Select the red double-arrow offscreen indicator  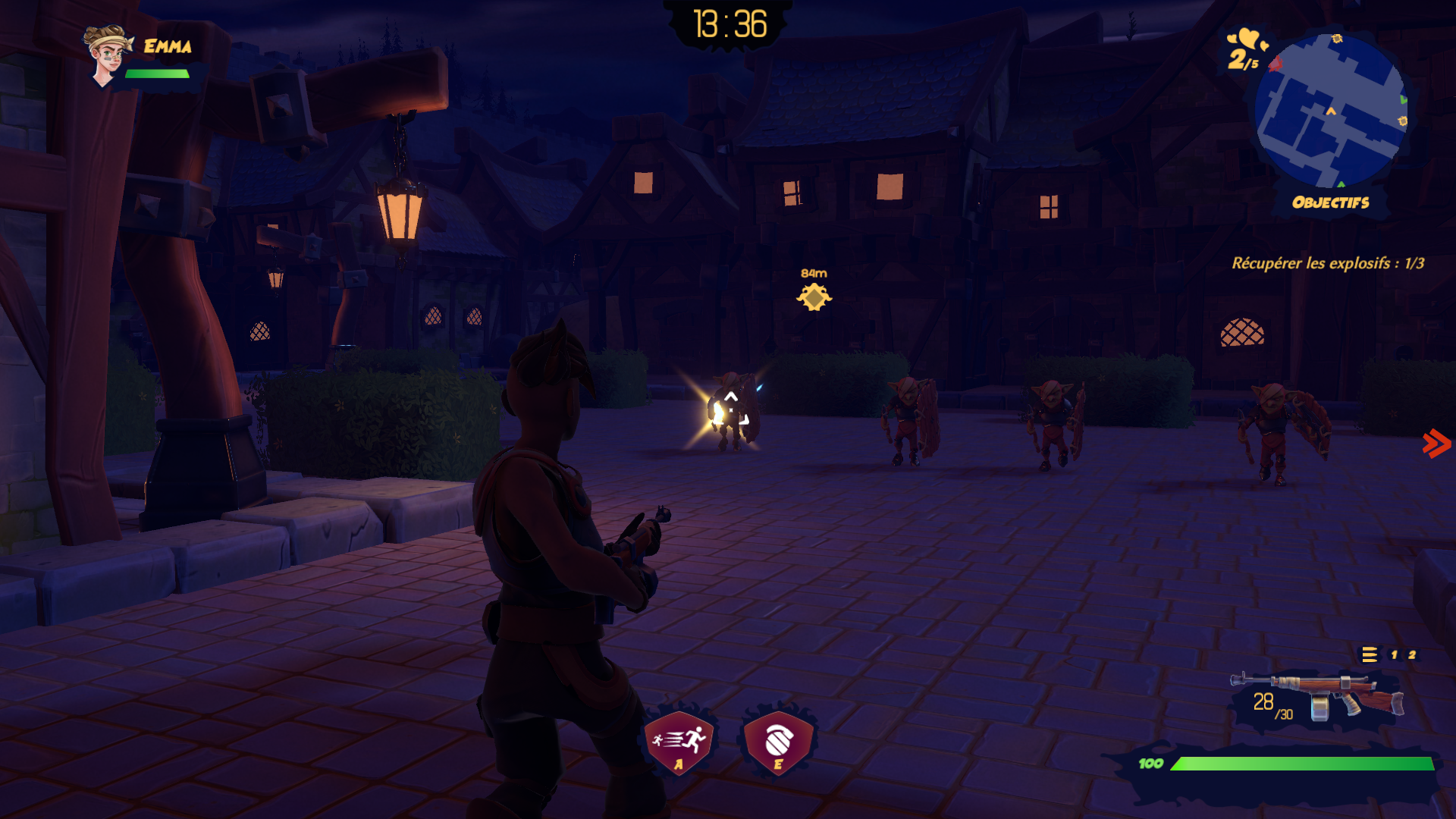pos(1436,444)
